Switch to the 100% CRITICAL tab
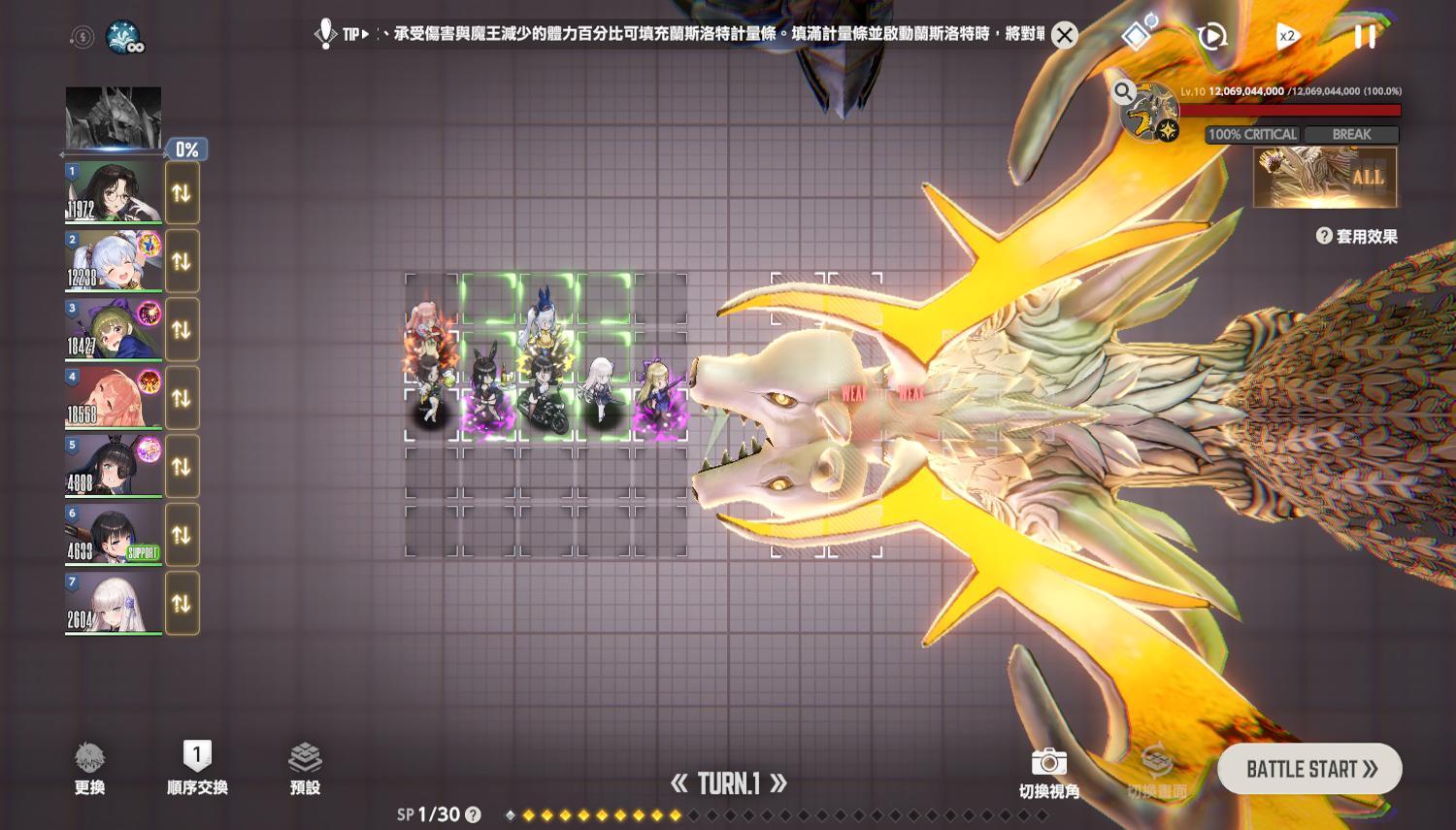 coord(1252,135)
